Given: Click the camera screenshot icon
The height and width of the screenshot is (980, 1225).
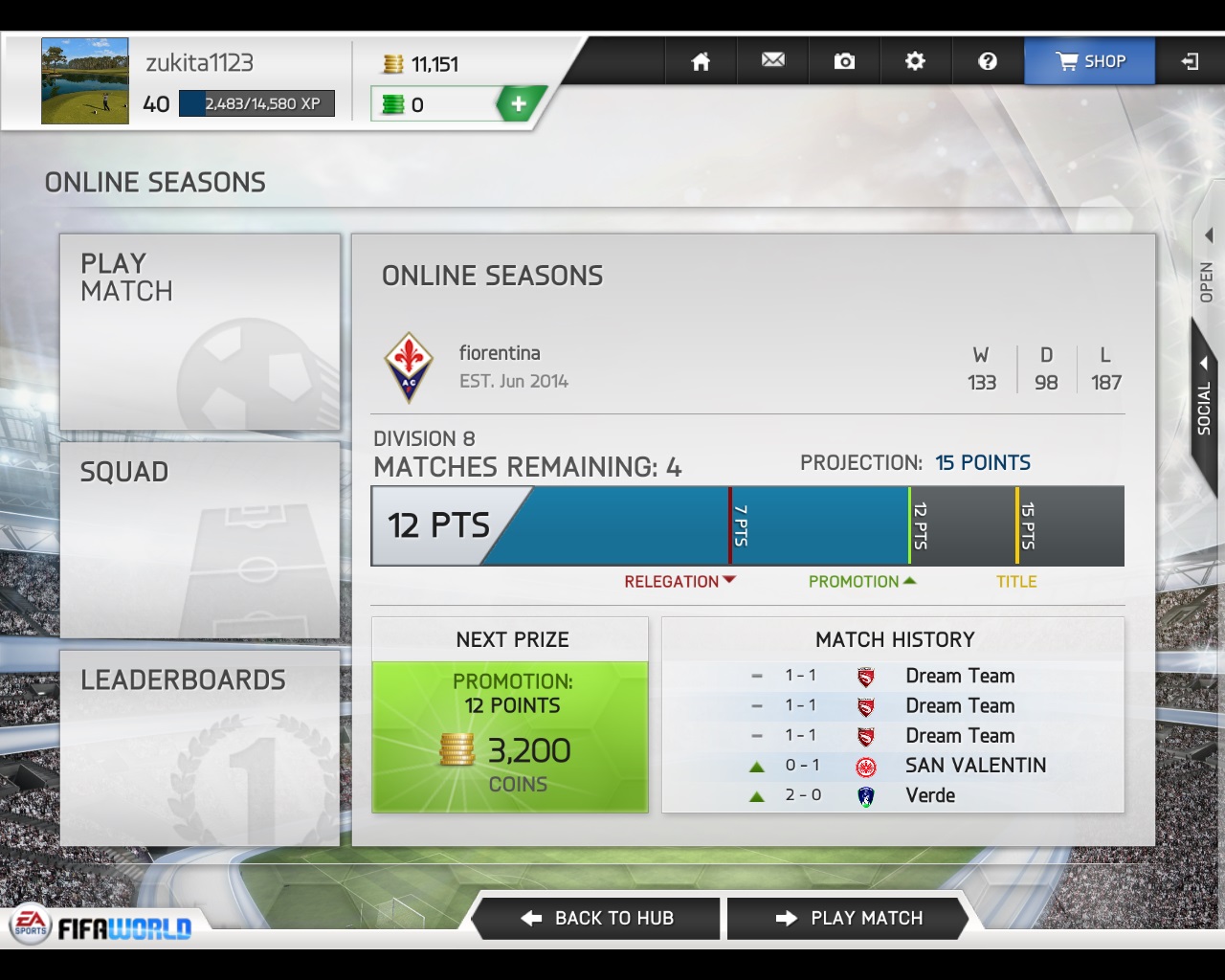Looking at the screenshot, I should coord(844,61).
